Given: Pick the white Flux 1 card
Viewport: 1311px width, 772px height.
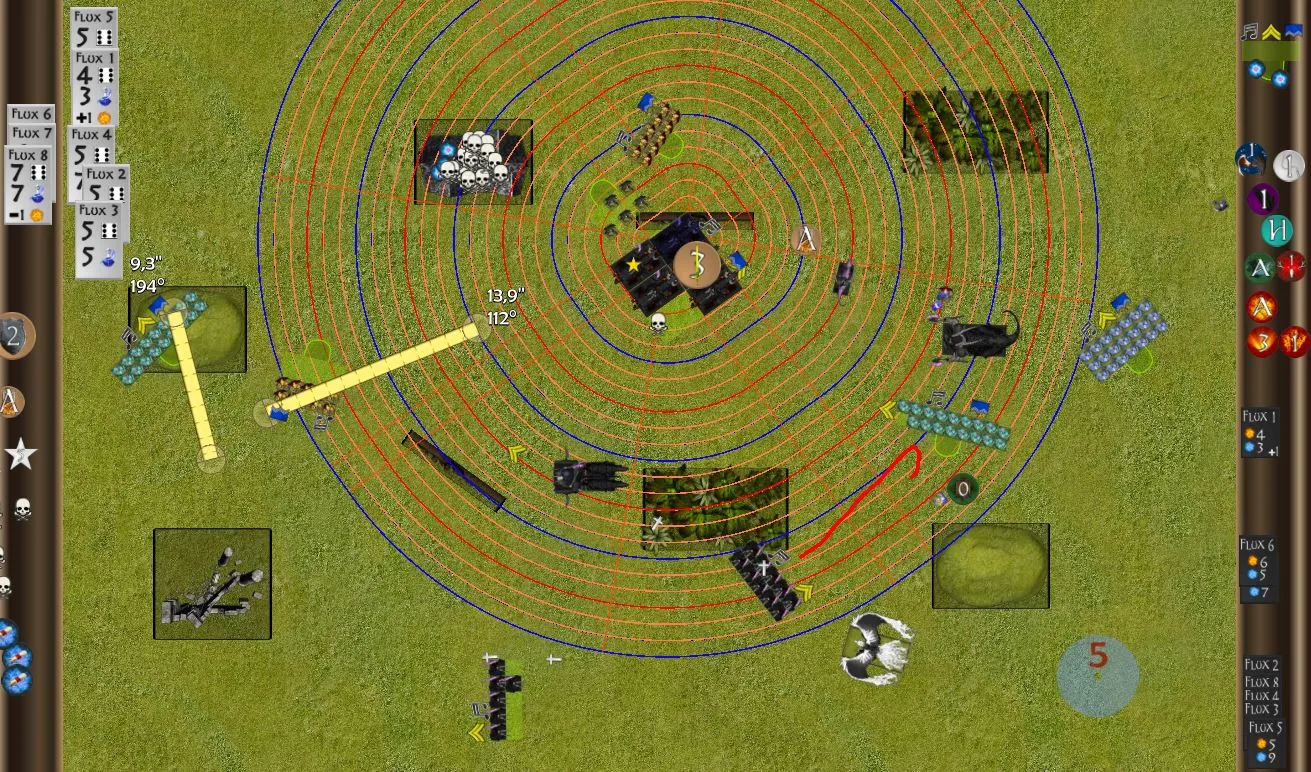Looking at the screenshot, I should 97,88.
